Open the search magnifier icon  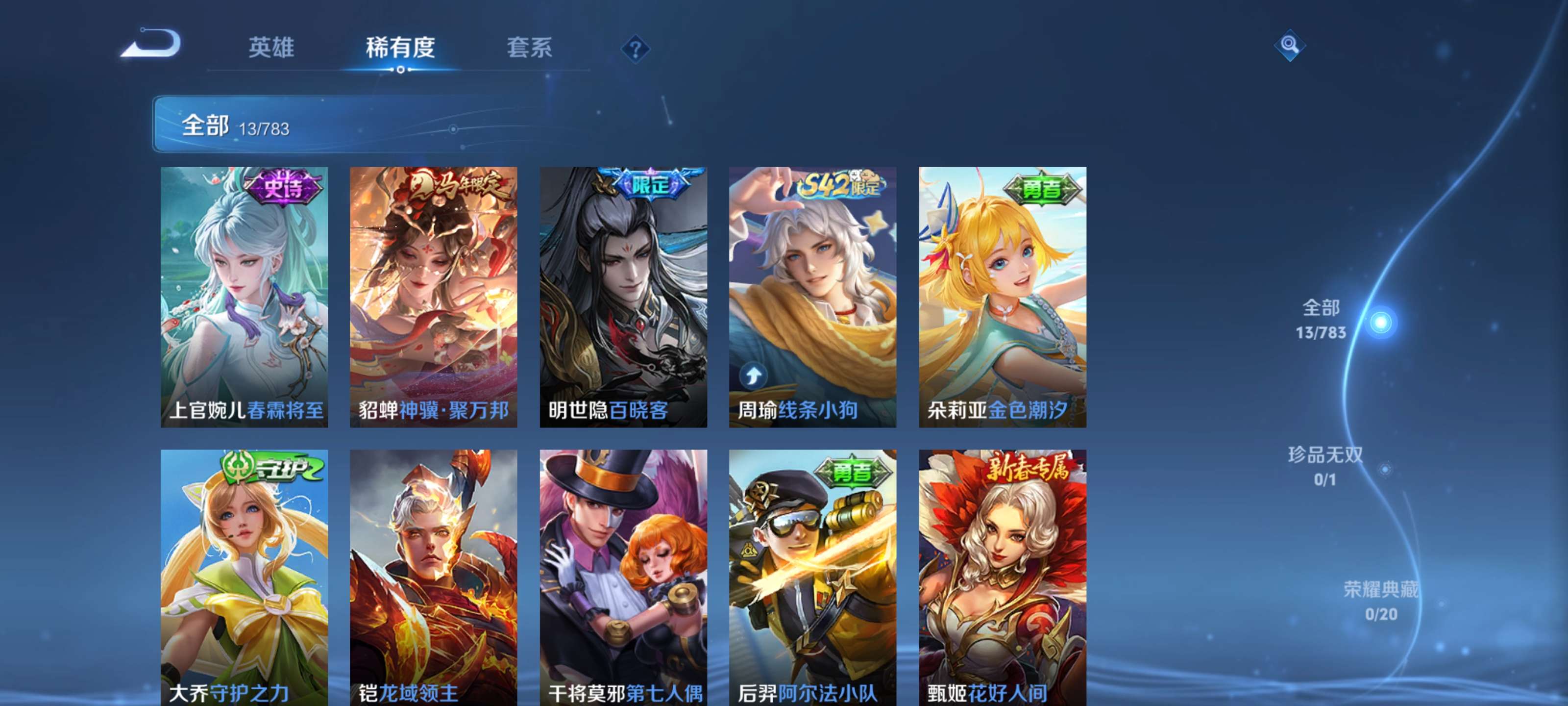coord(1291,46)
